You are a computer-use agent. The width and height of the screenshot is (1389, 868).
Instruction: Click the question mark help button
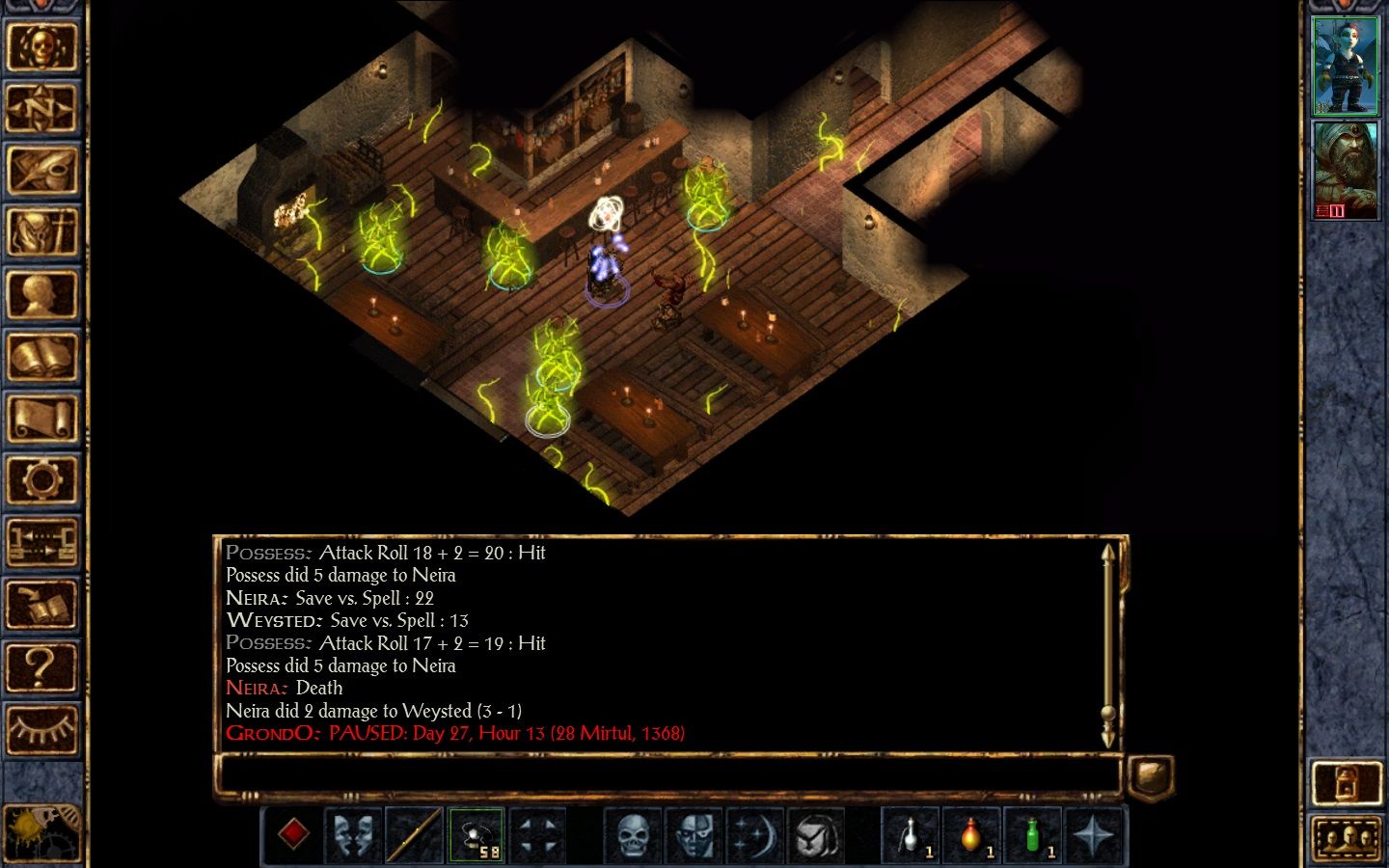click(41, 667)
